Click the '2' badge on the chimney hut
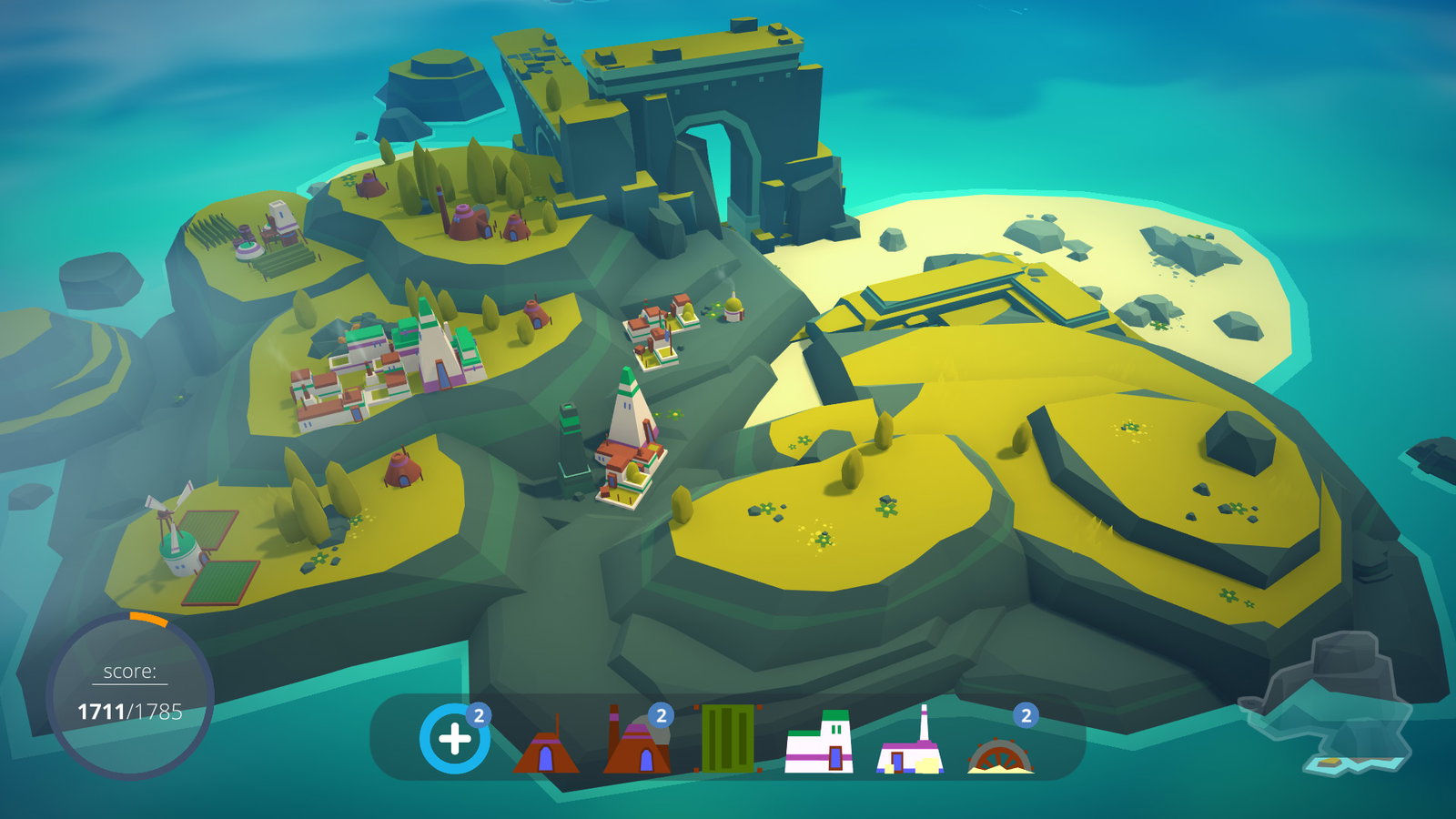The image size is (1456, 819). pos(662,714)
